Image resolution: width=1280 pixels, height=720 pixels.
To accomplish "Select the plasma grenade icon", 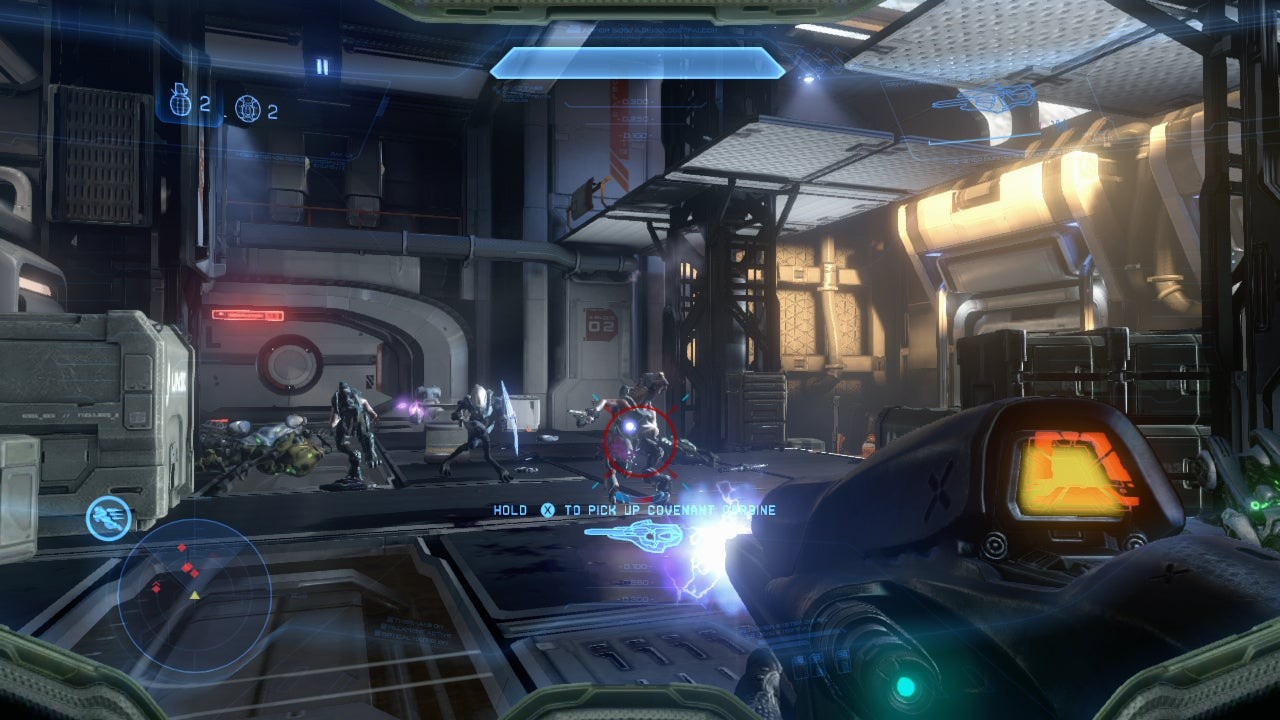I will click(247, 108).
